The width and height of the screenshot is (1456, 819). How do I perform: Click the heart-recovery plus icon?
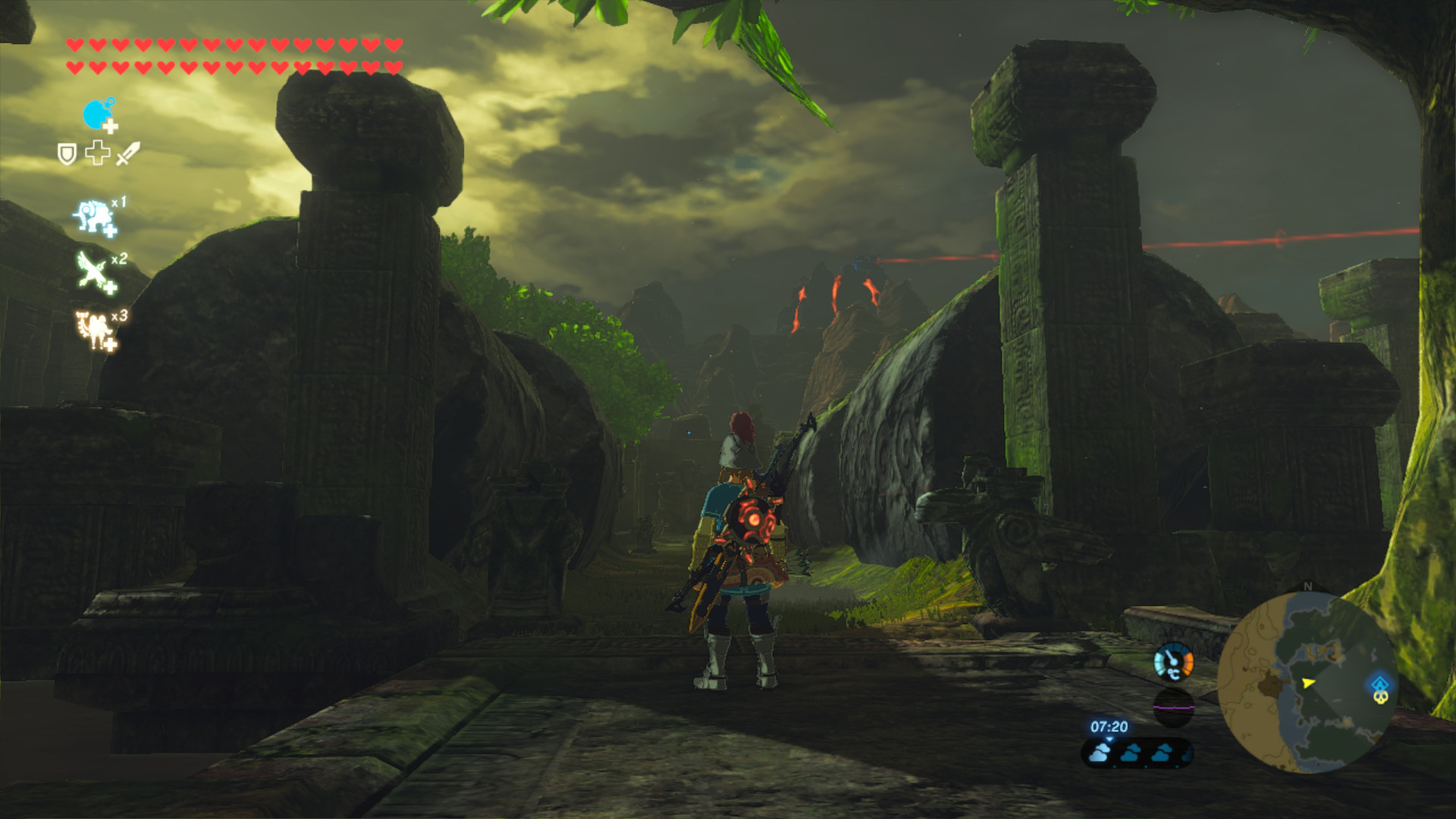[97, 153]
